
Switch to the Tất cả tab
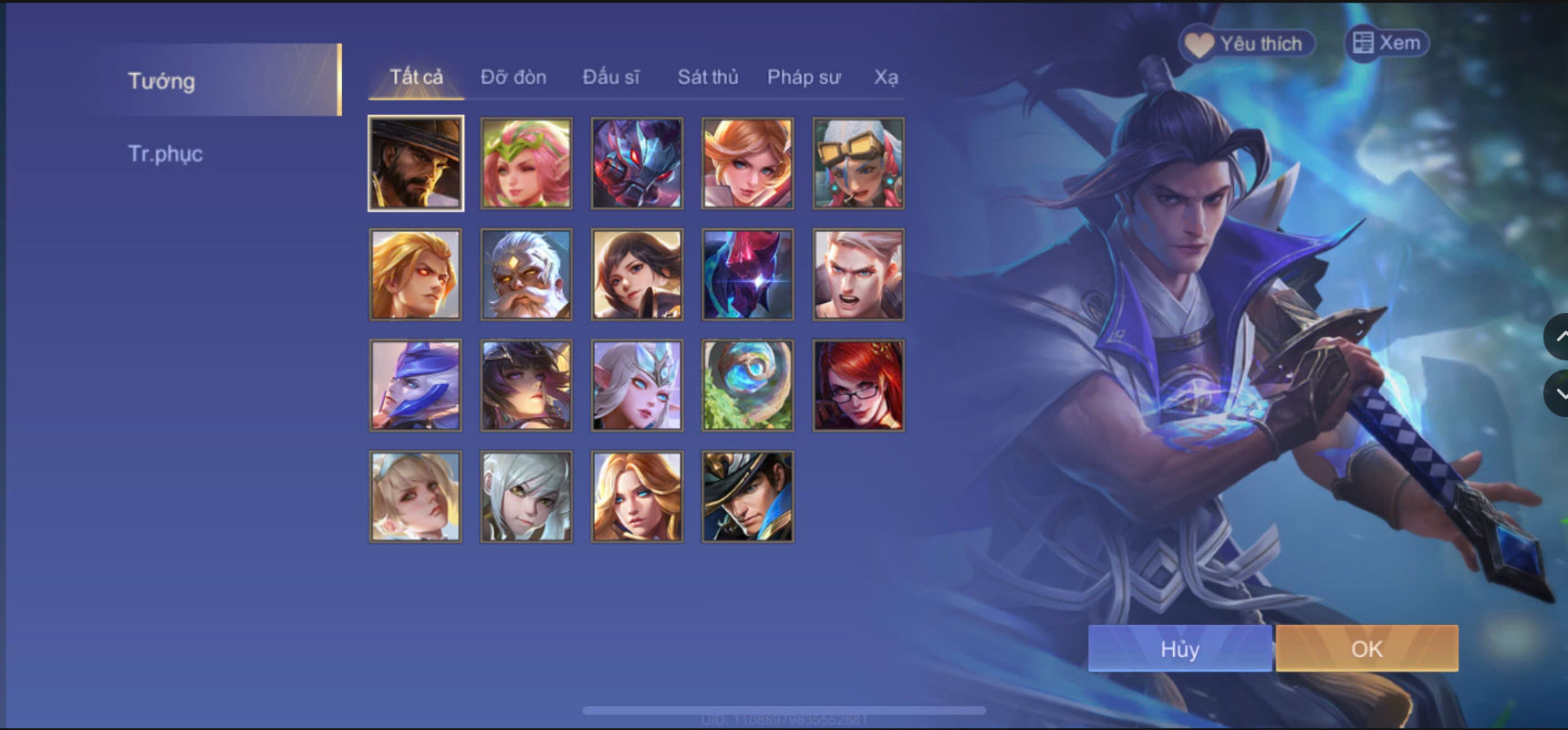(414, 77)
